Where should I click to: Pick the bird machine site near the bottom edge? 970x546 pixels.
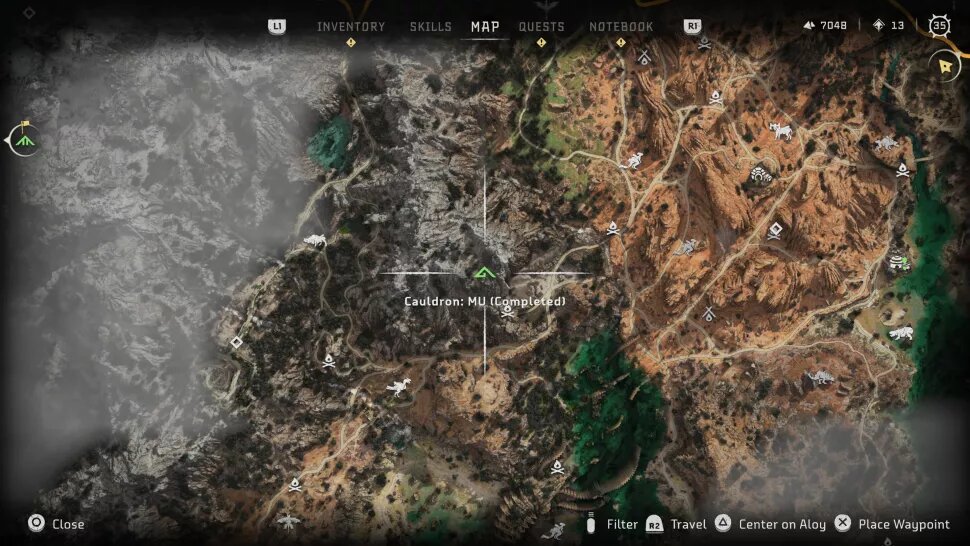point(289,522)
